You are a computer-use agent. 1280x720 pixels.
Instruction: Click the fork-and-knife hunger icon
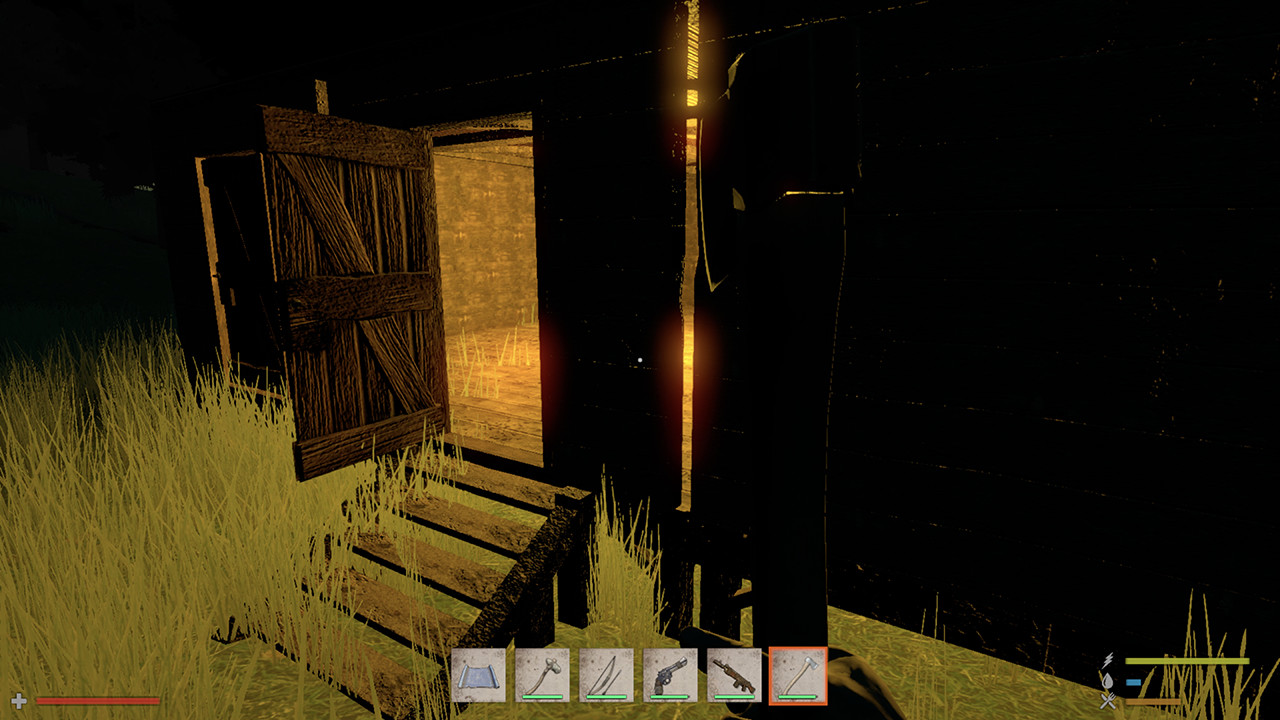[x=1107, y=702]
